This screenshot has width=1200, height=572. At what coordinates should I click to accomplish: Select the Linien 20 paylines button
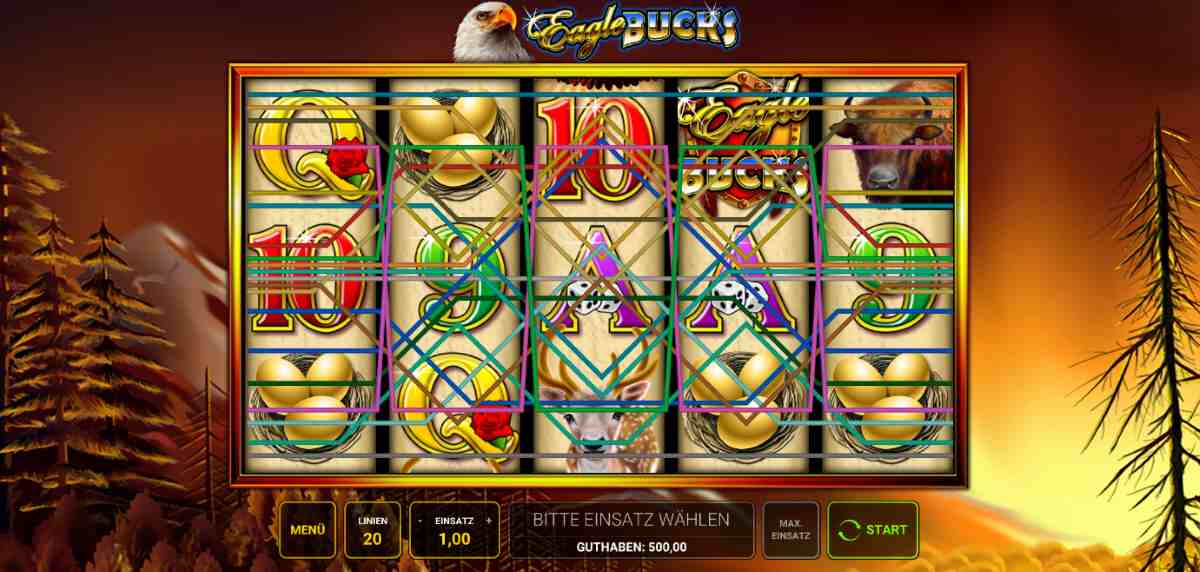[373, 530]
